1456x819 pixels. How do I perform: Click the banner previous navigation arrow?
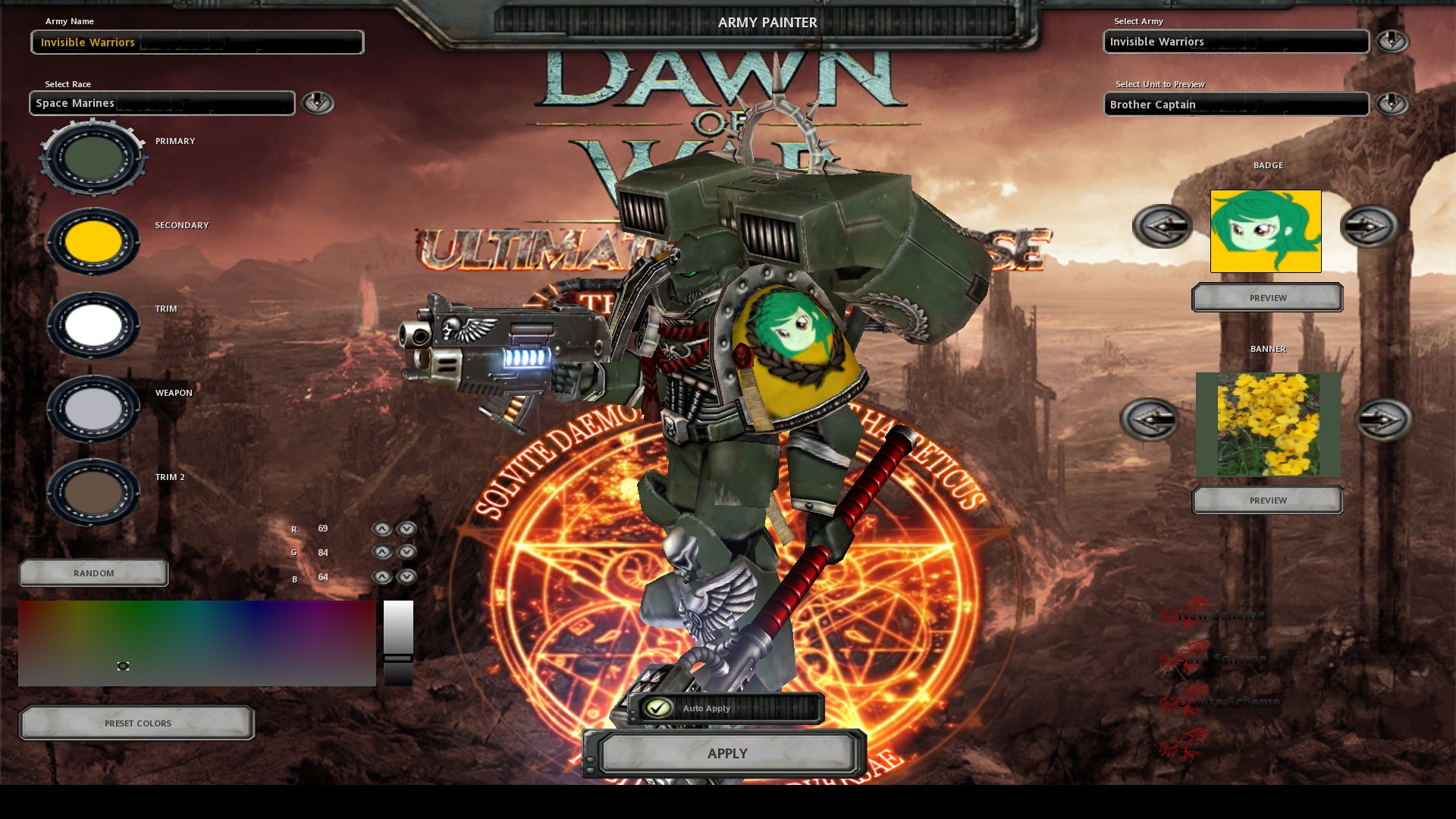tap(1149, 421)
